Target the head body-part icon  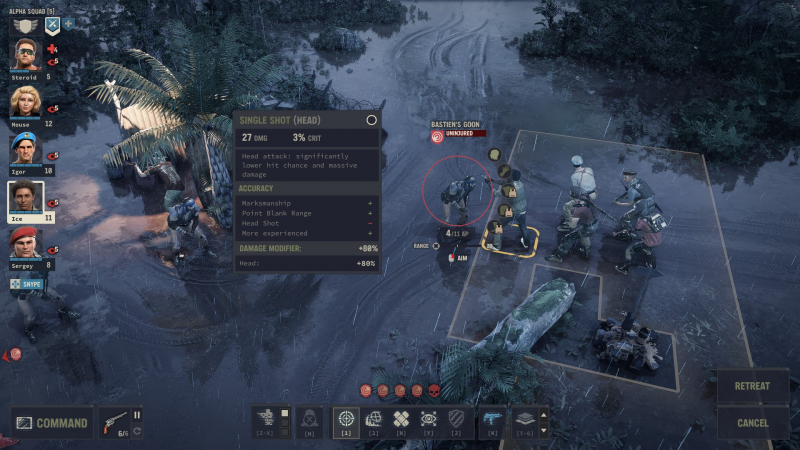click(x=494, y=155)
